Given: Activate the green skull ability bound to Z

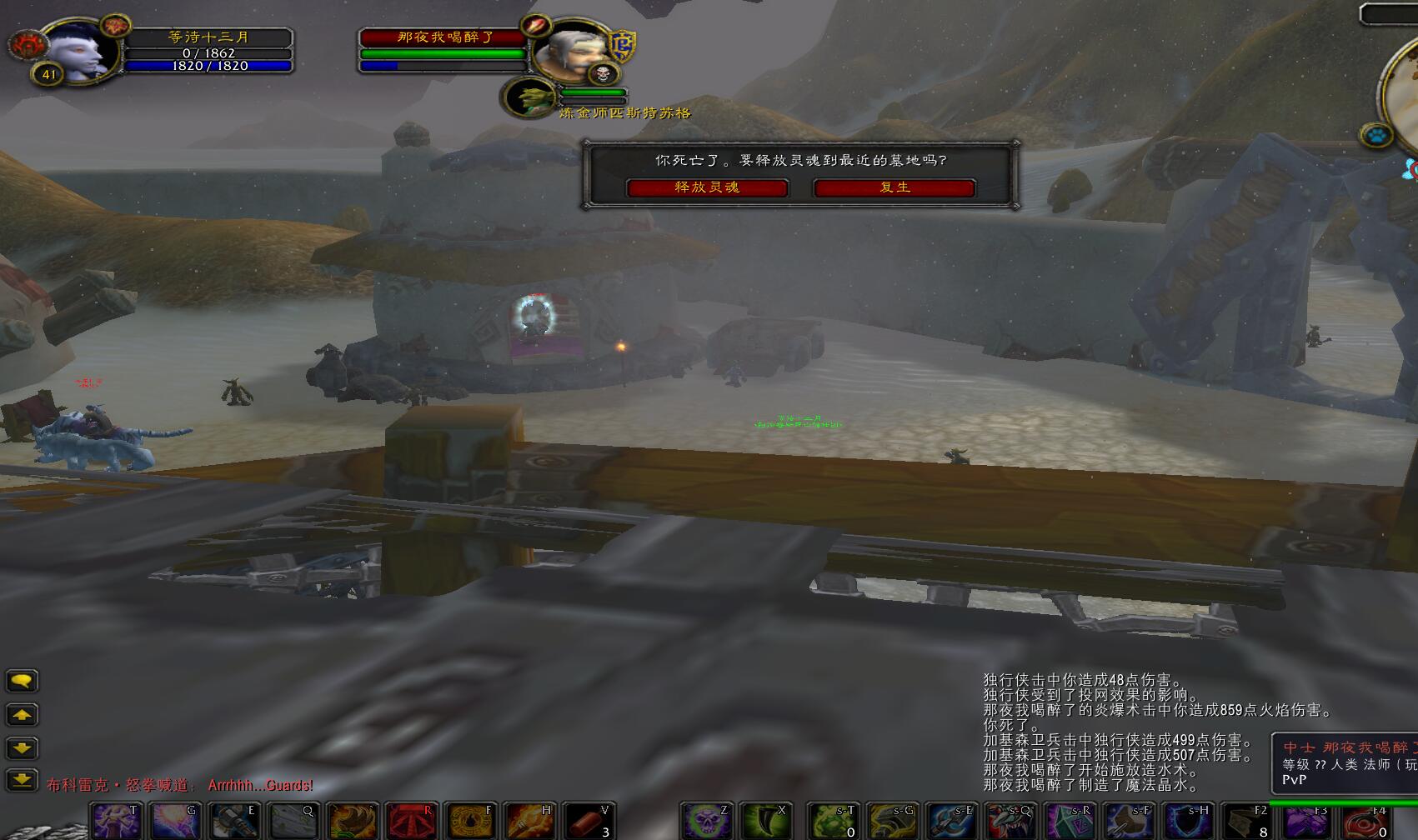Looking at the screenshot, I should click(x=707, y=822).
